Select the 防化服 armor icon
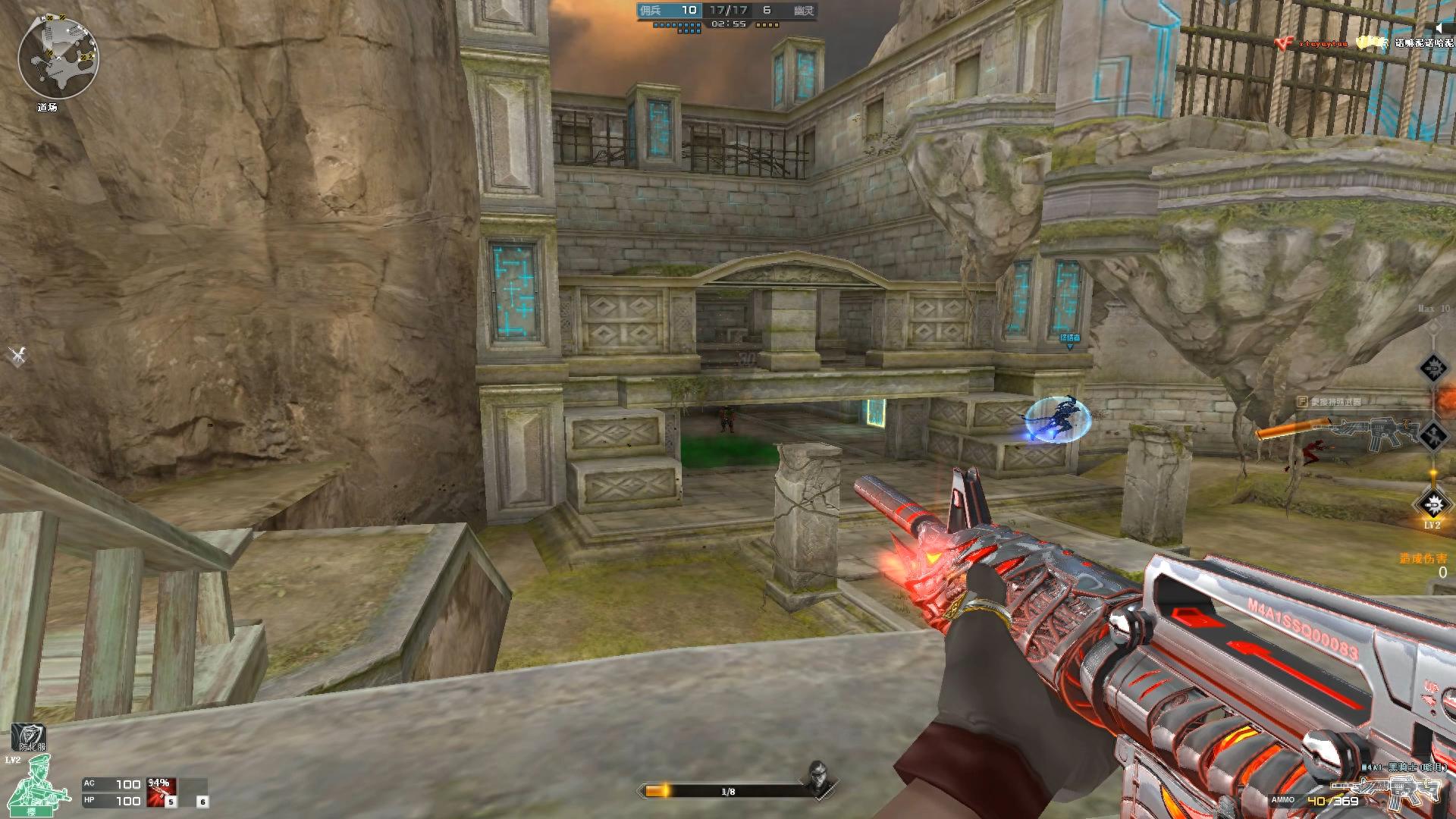 pos(29,737)
